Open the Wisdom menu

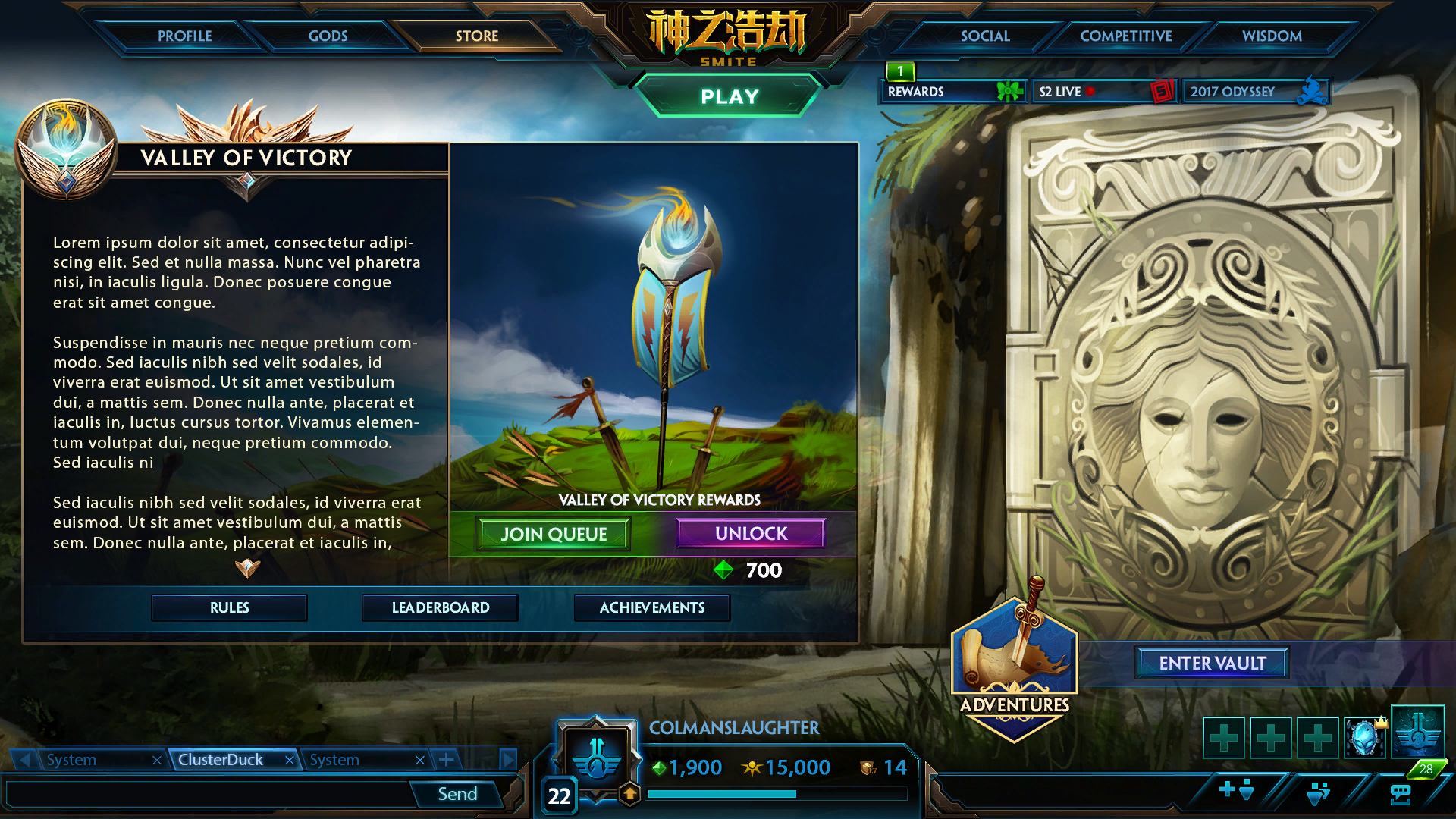1271,36
